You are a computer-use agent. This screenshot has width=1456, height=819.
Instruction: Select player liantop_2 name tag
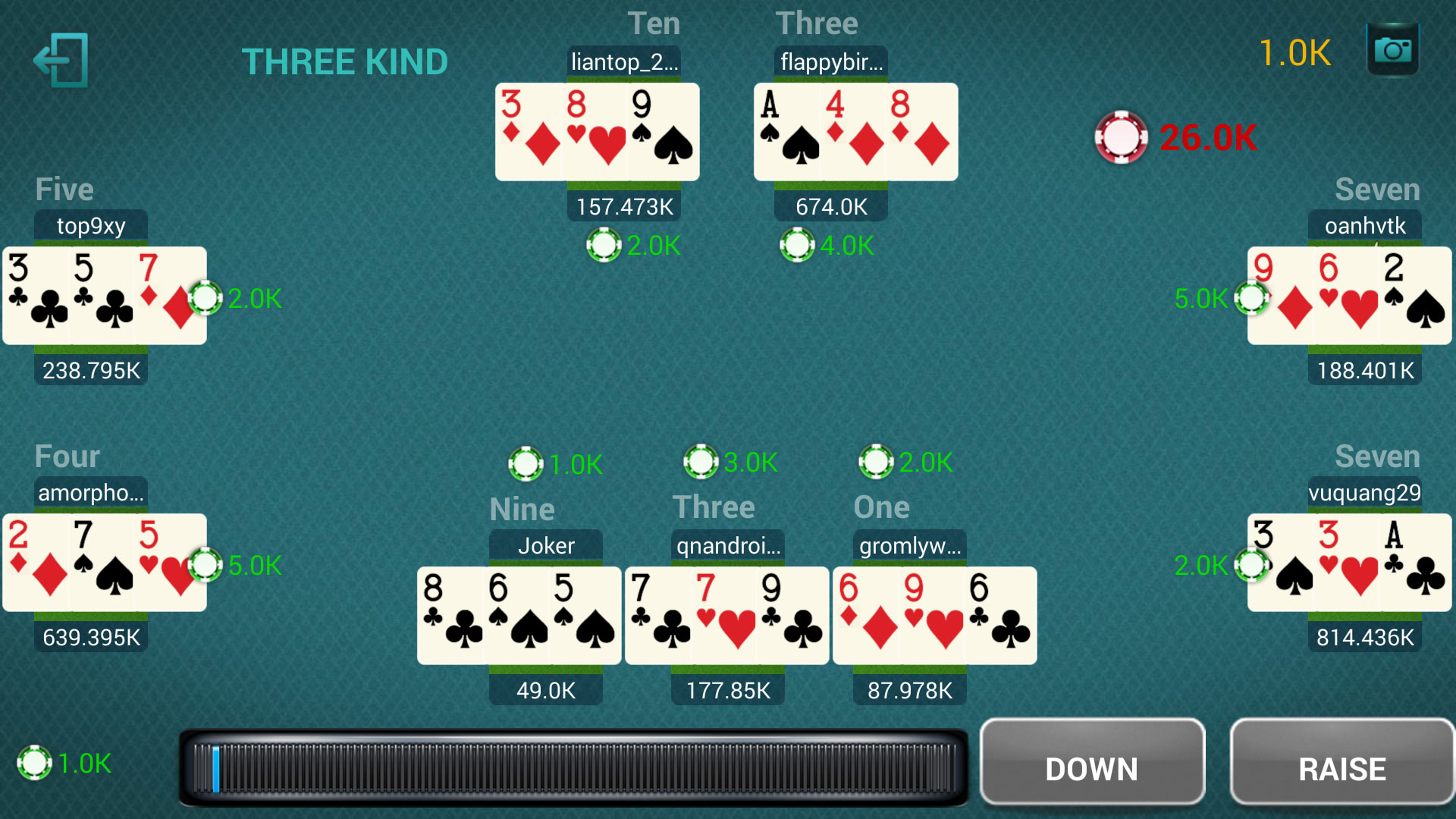623,61
